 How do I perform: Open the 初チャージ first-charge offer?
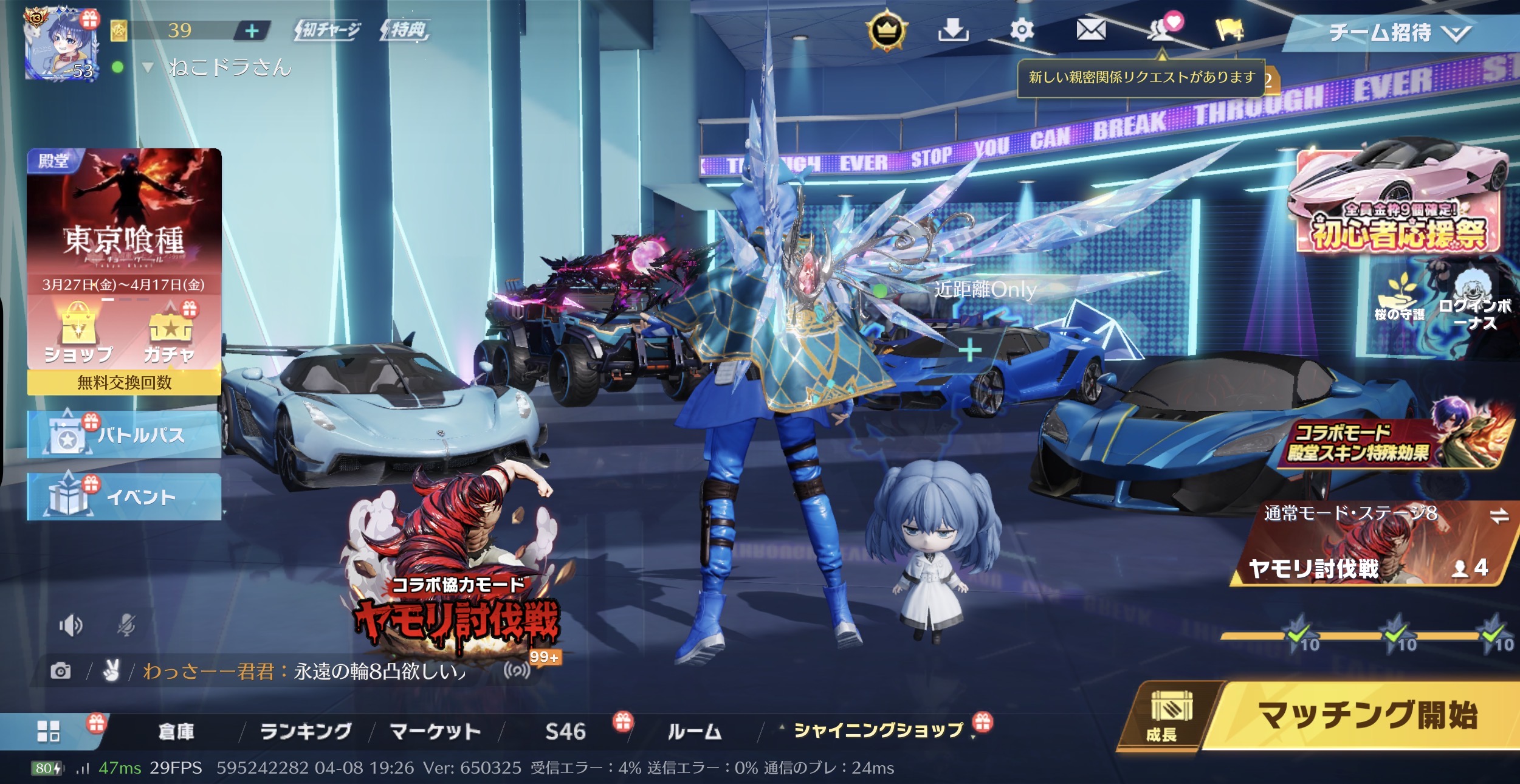[x=329, y=30]
